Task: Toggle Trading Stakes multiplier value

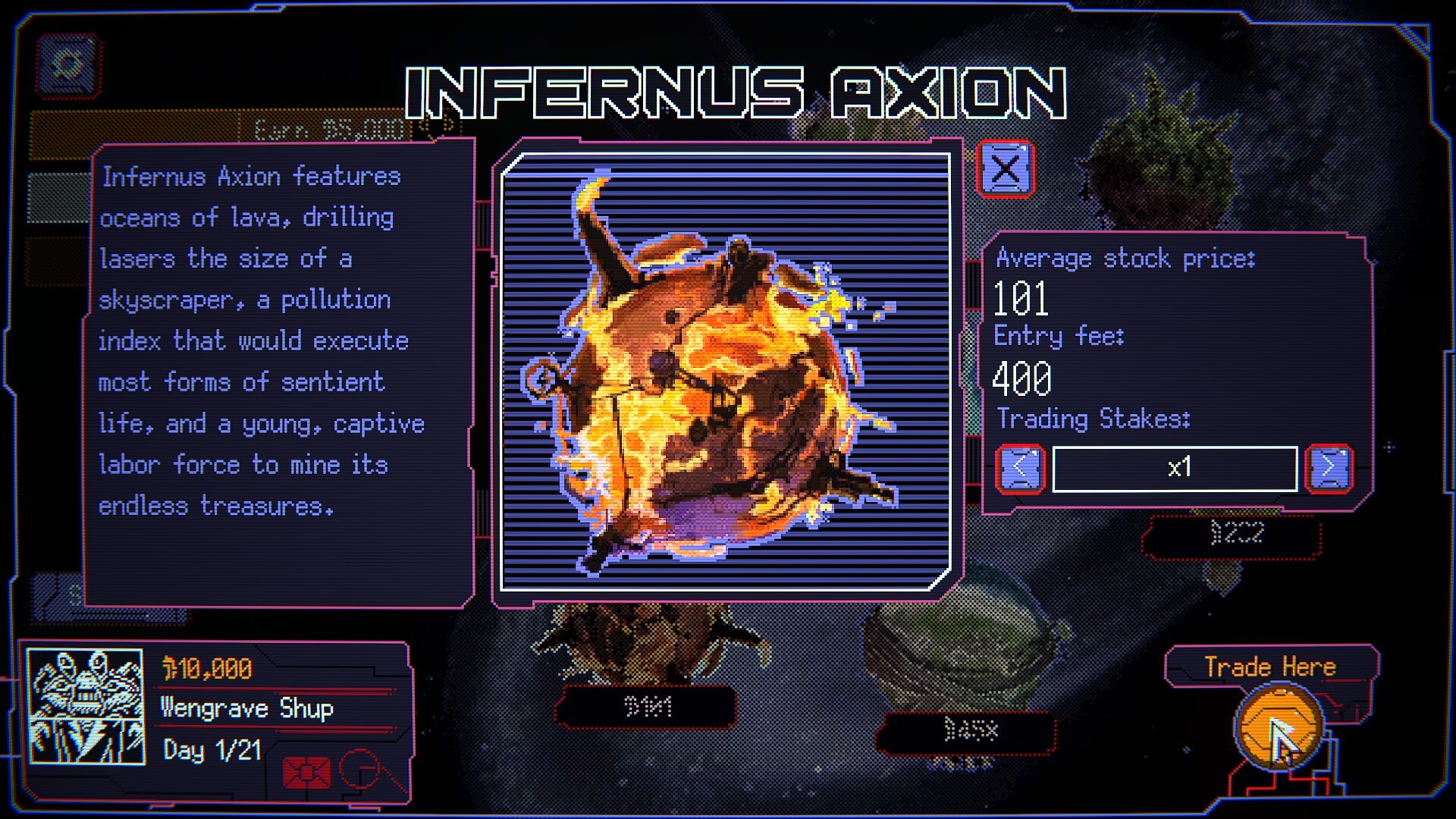Action: click(x=1174, y=468)
